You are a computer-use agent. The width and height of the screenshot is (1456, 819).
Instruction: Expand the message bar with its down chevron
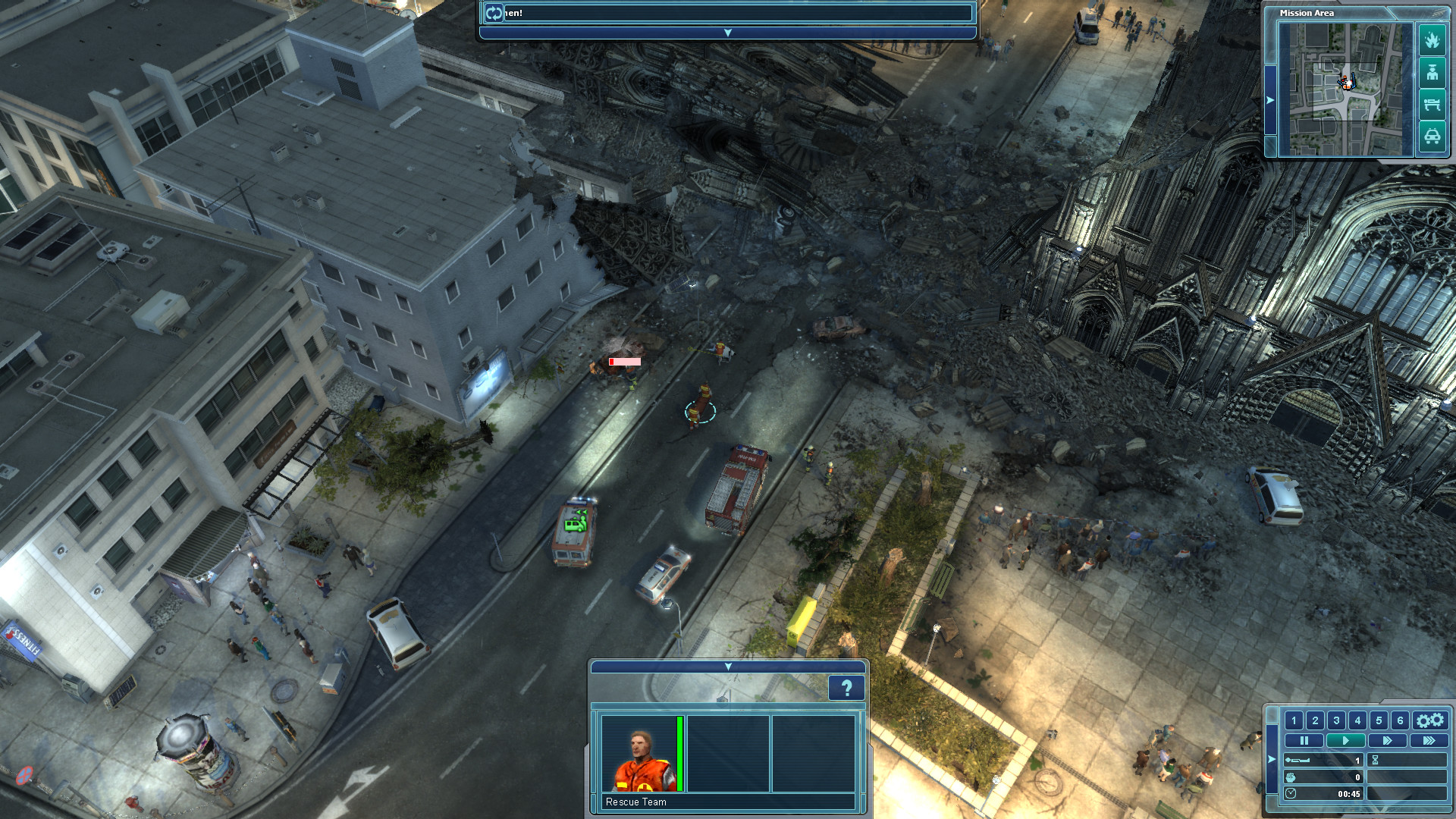726,33
